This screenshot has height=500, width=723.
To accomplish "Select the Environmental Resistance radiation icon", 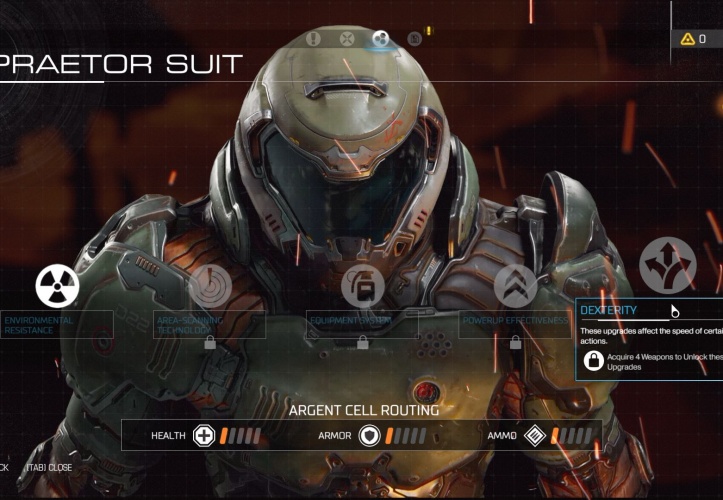I will (57, 286).
